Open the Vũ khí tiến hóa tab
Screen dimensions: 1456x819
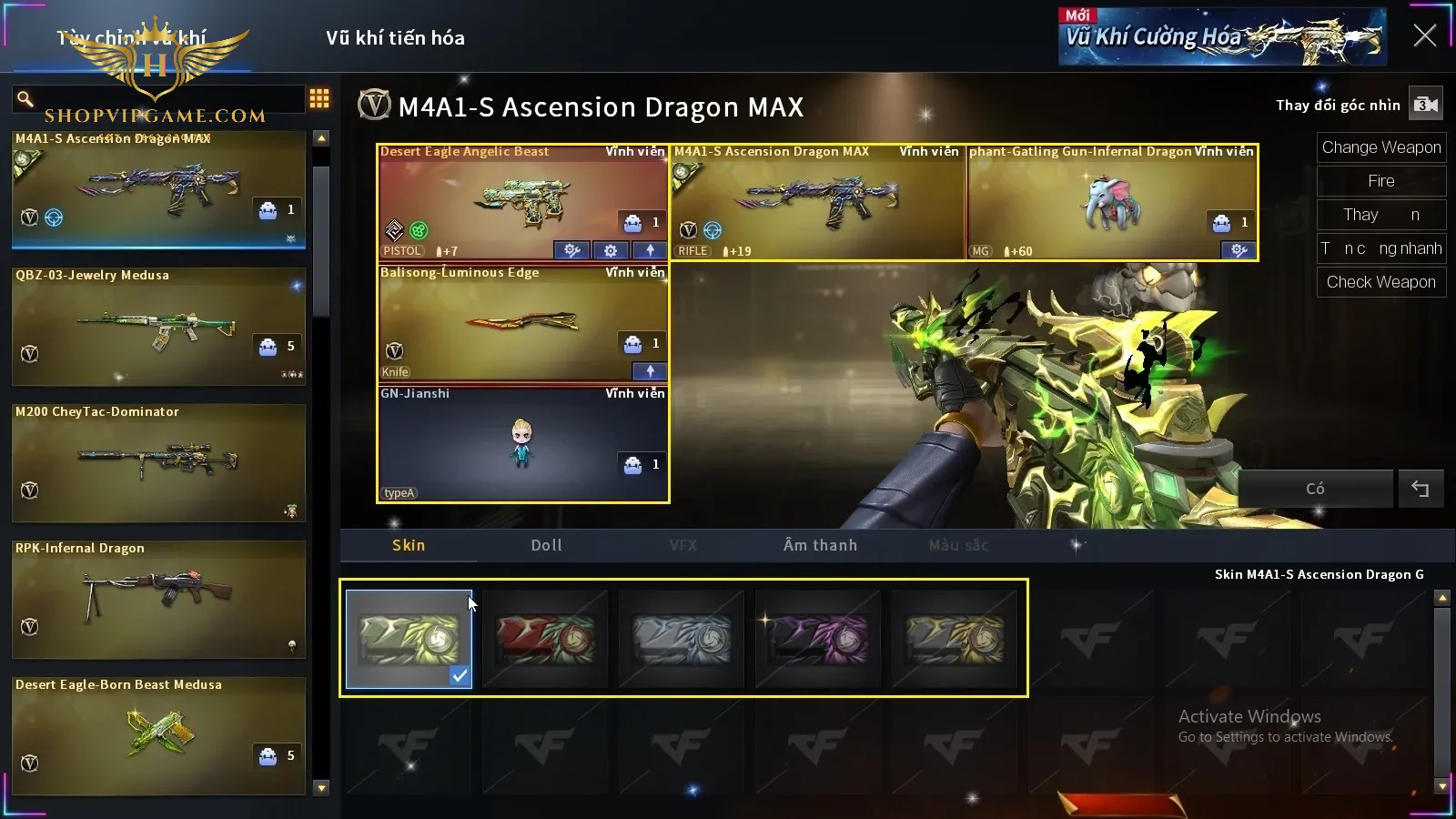tap(395, 38)
